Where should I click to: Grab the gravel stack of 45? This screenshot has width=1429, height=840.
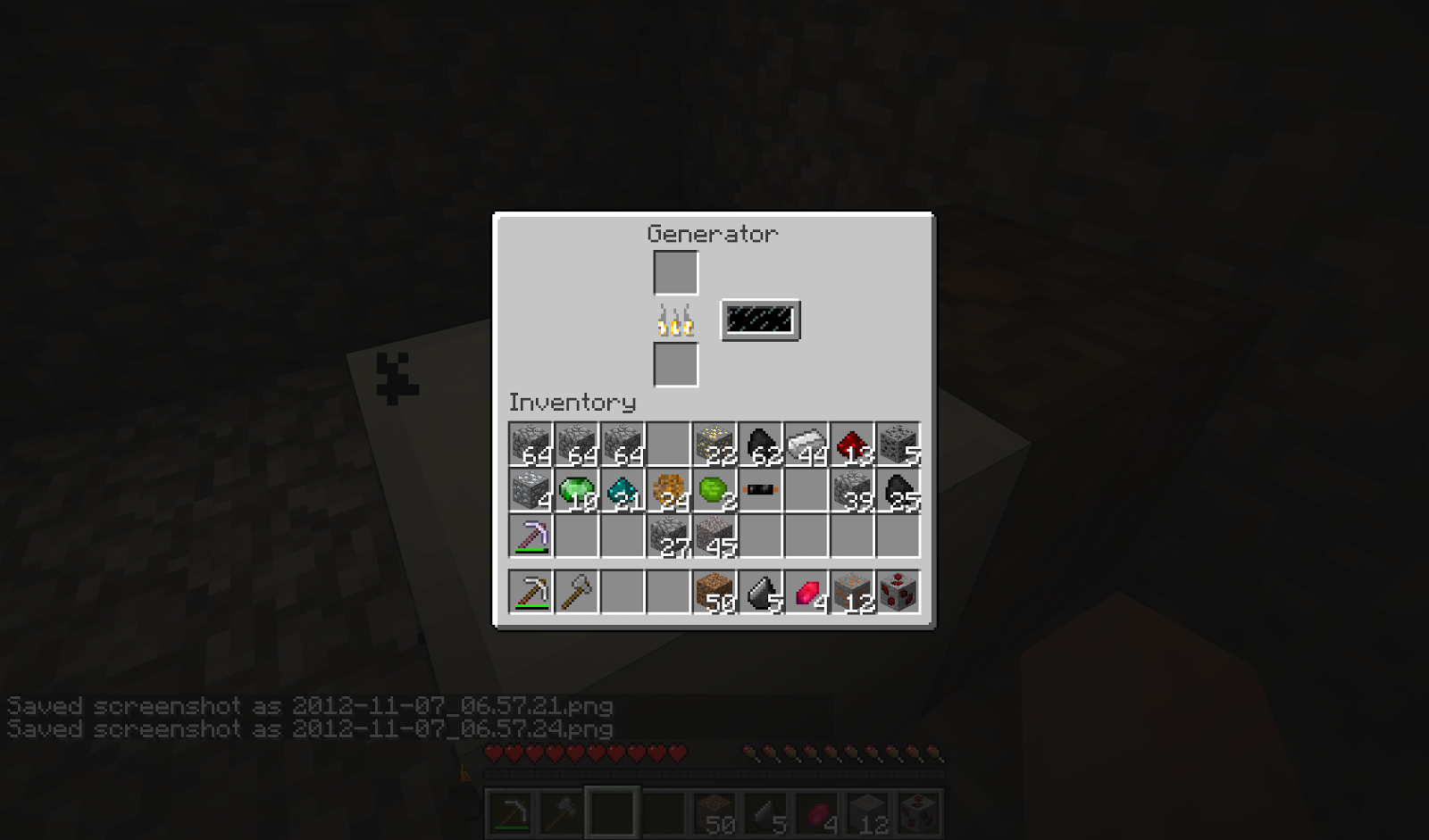pyautogui.click(x=714, y=536)
